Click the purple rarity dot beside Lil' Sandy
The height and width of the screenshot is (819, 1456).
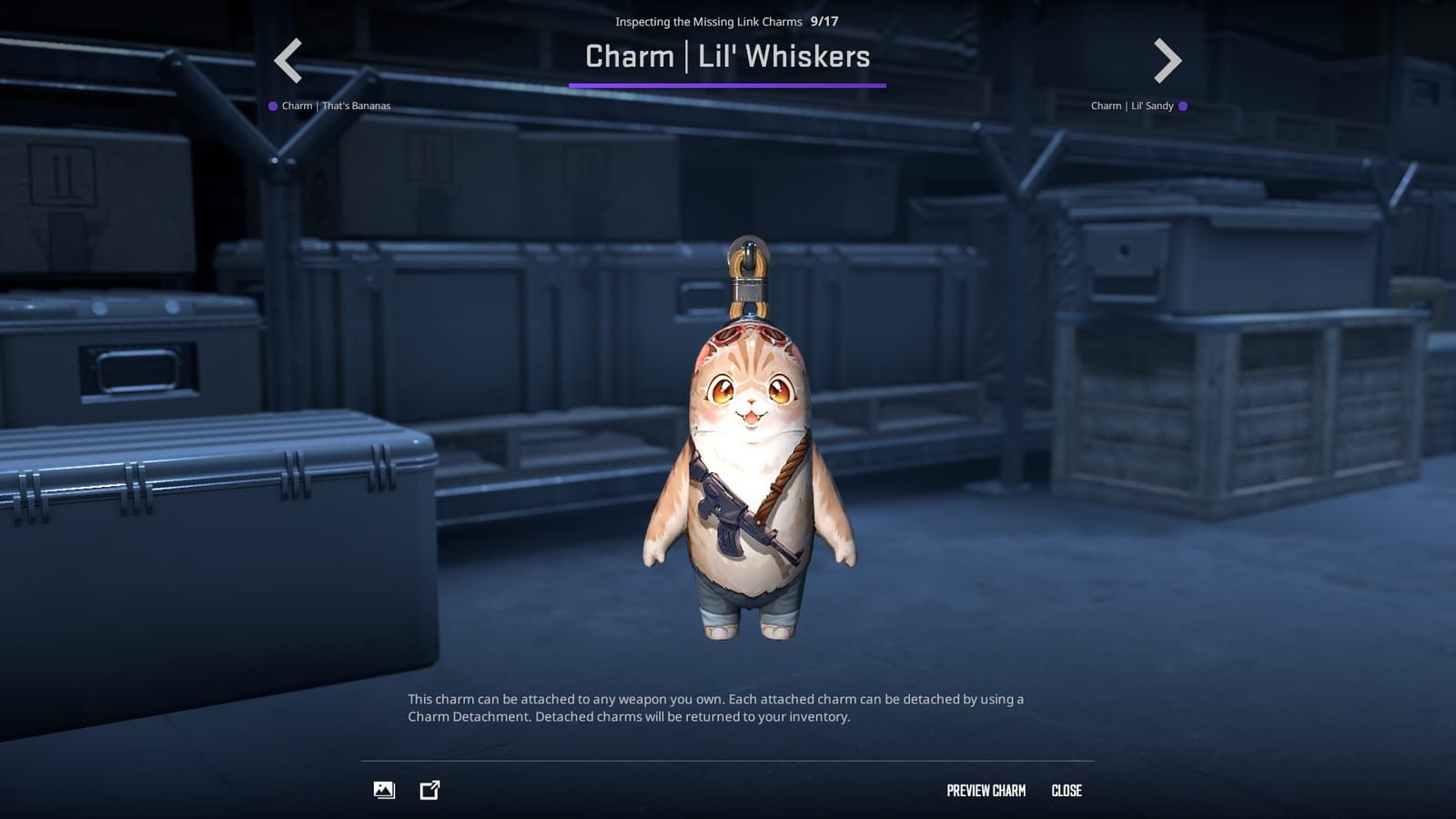point(1182,106)
